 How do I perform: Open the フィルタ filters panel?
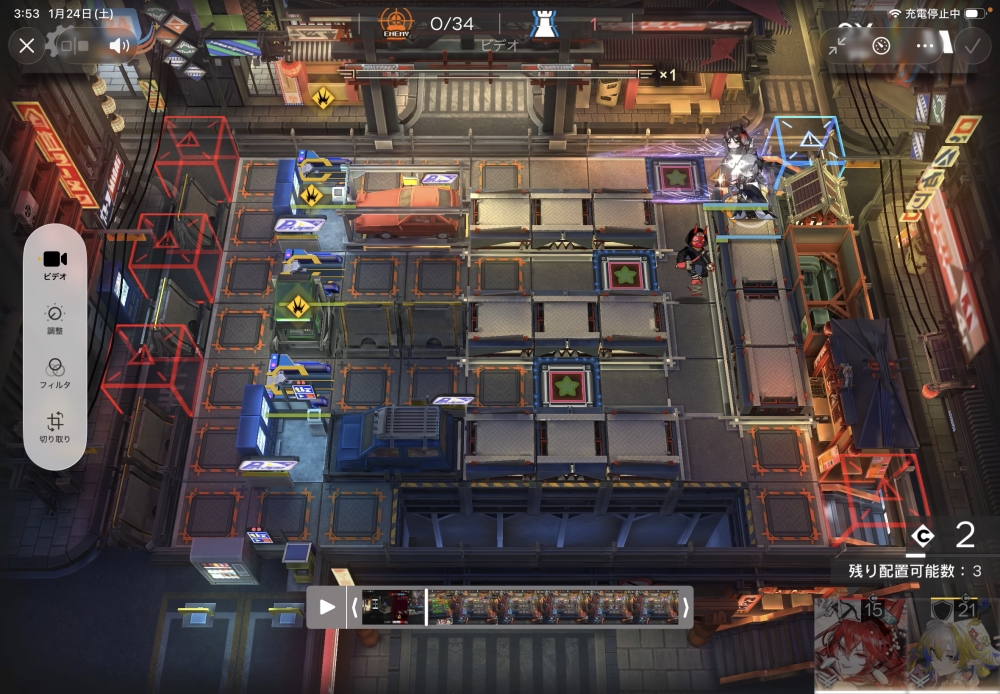tap(55, 374)
